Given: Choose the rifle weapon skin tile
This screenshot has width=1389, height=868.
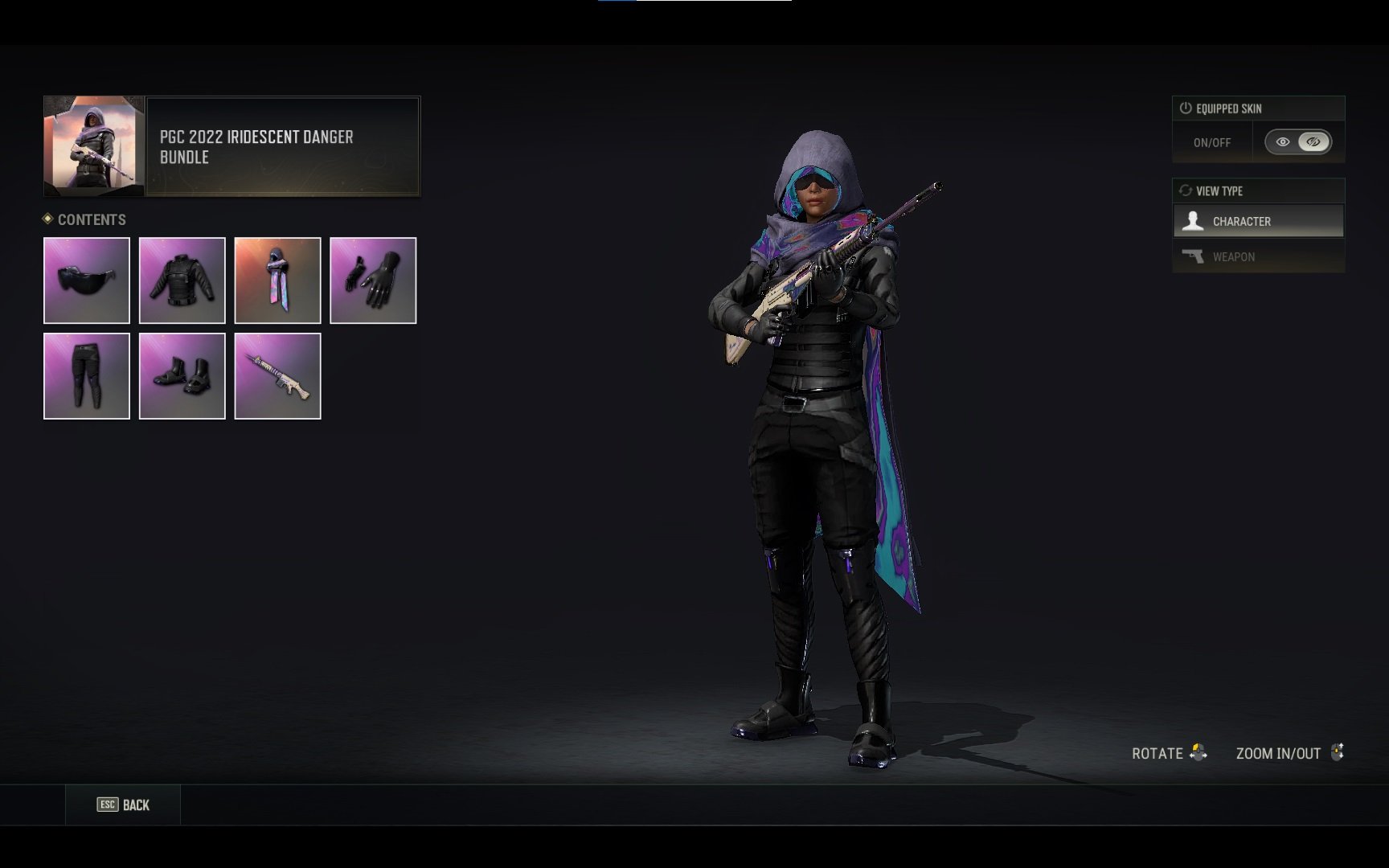Looking at the screenshot, I should pyautogui.click(x=277, y=376).
